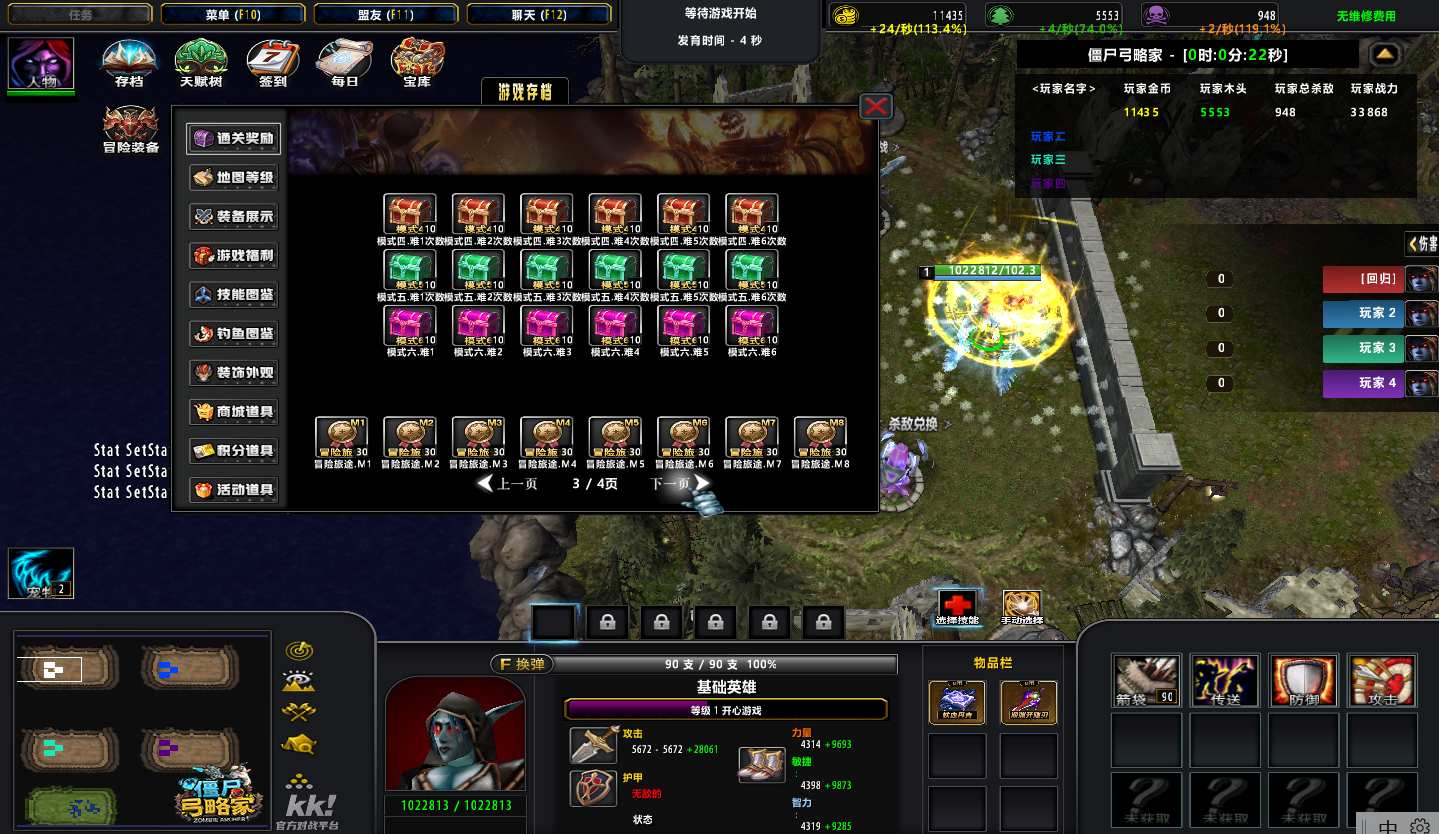Open the 天赋树 talent tree icon
This screenshot has width=1439, height=834.
pos(200,64)
